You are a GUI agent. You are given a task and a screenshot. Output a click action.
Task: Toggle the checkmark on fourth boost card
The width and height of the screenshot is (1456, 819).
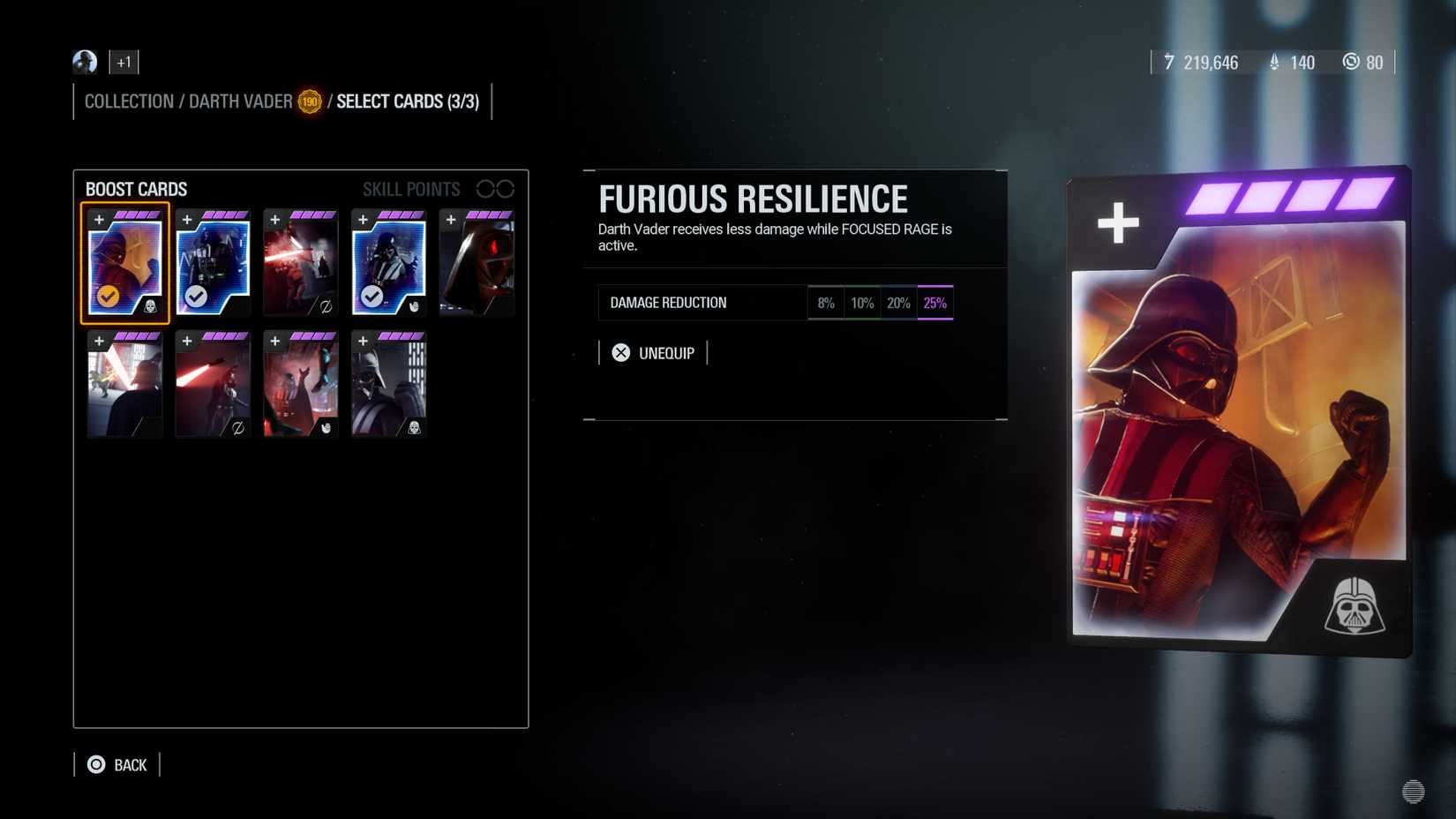tap(372, 297)
